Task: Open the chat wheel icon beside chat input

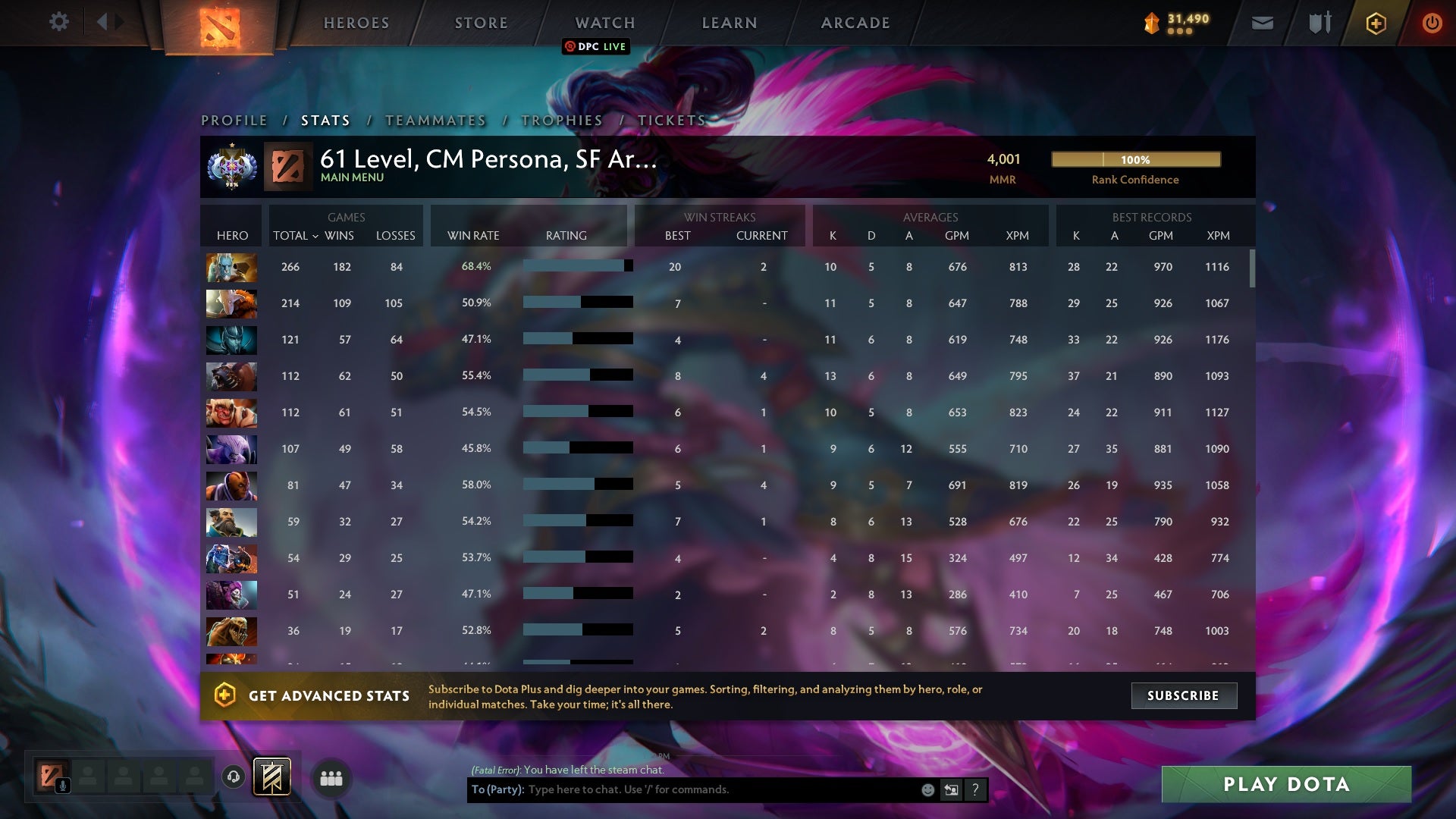Action: (952, 789)
